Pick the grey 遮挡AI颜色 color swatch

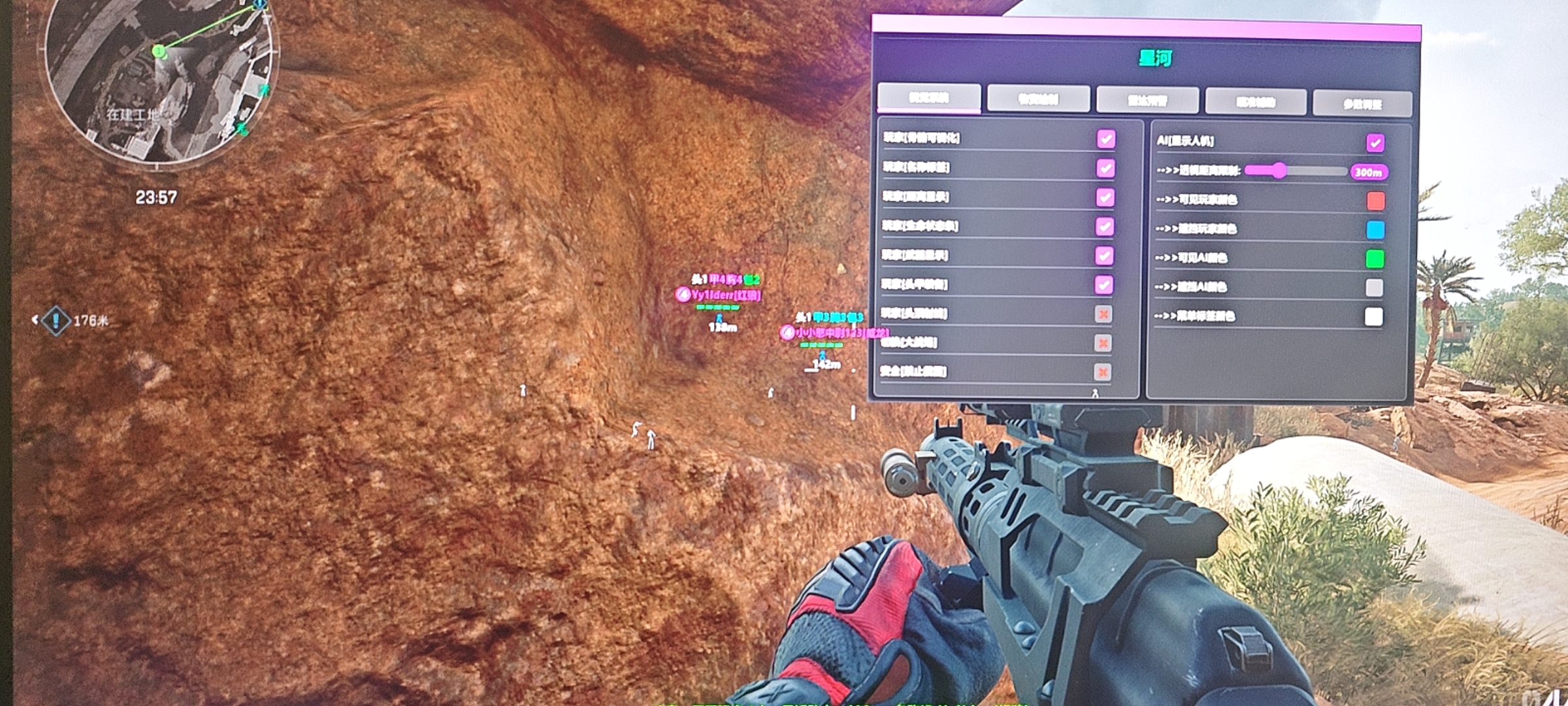pos(1374,288)
